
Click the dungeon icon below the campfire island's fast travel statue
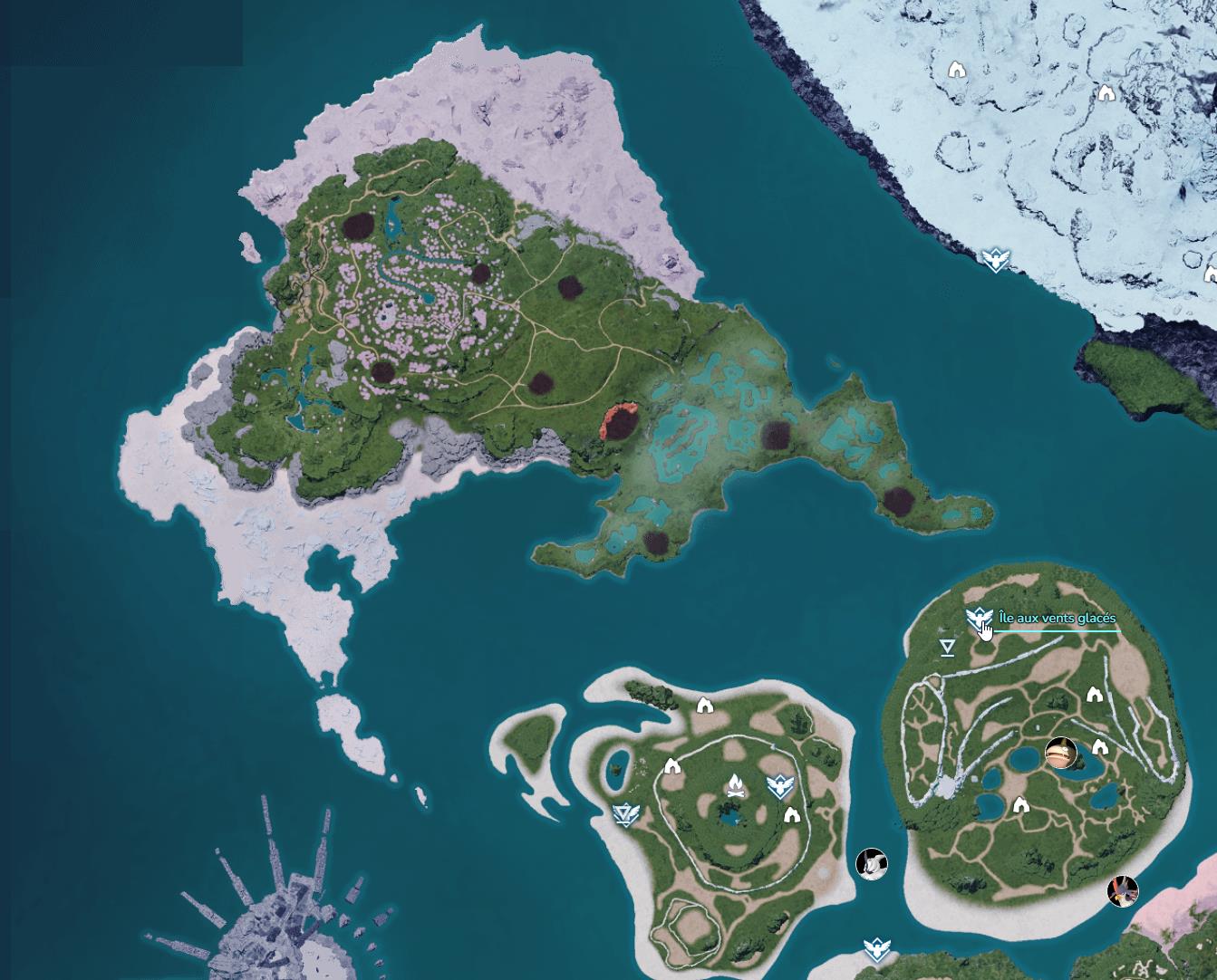(791, 814)
